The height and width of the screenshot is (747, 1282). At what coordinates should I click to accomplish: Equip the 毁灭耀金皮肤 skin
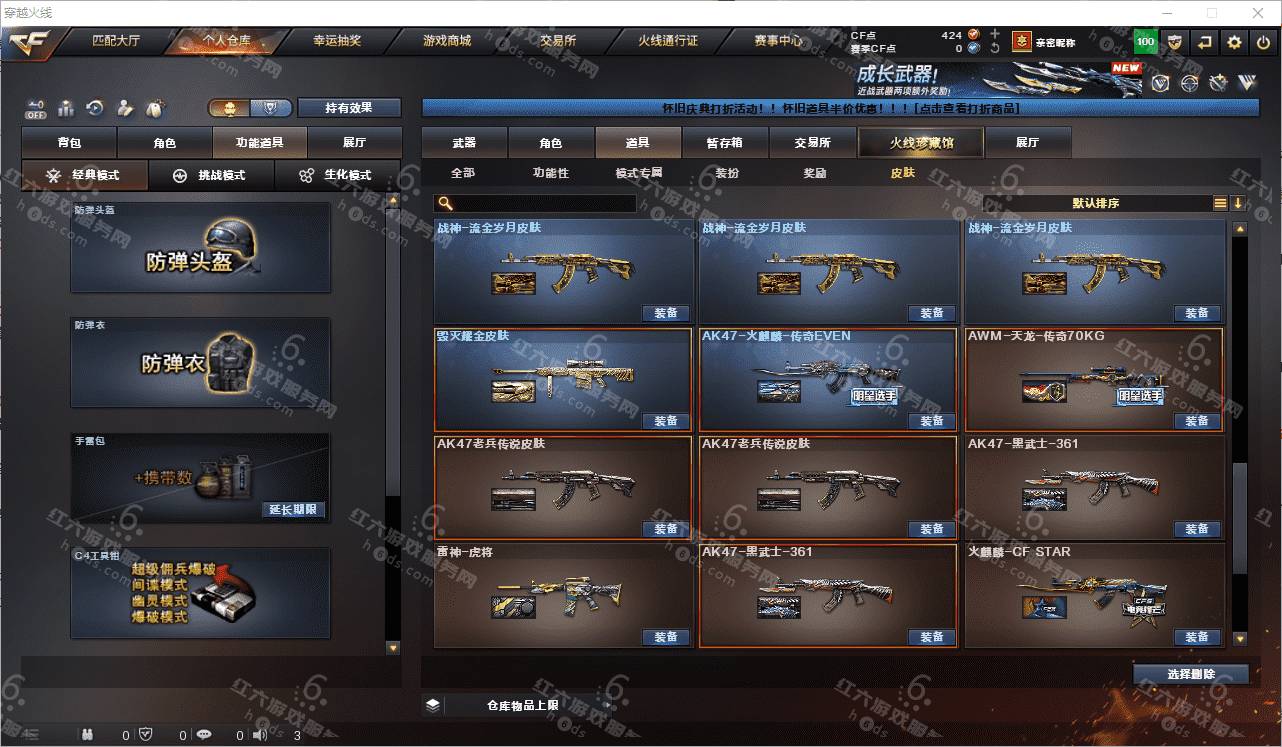[666, 421]
